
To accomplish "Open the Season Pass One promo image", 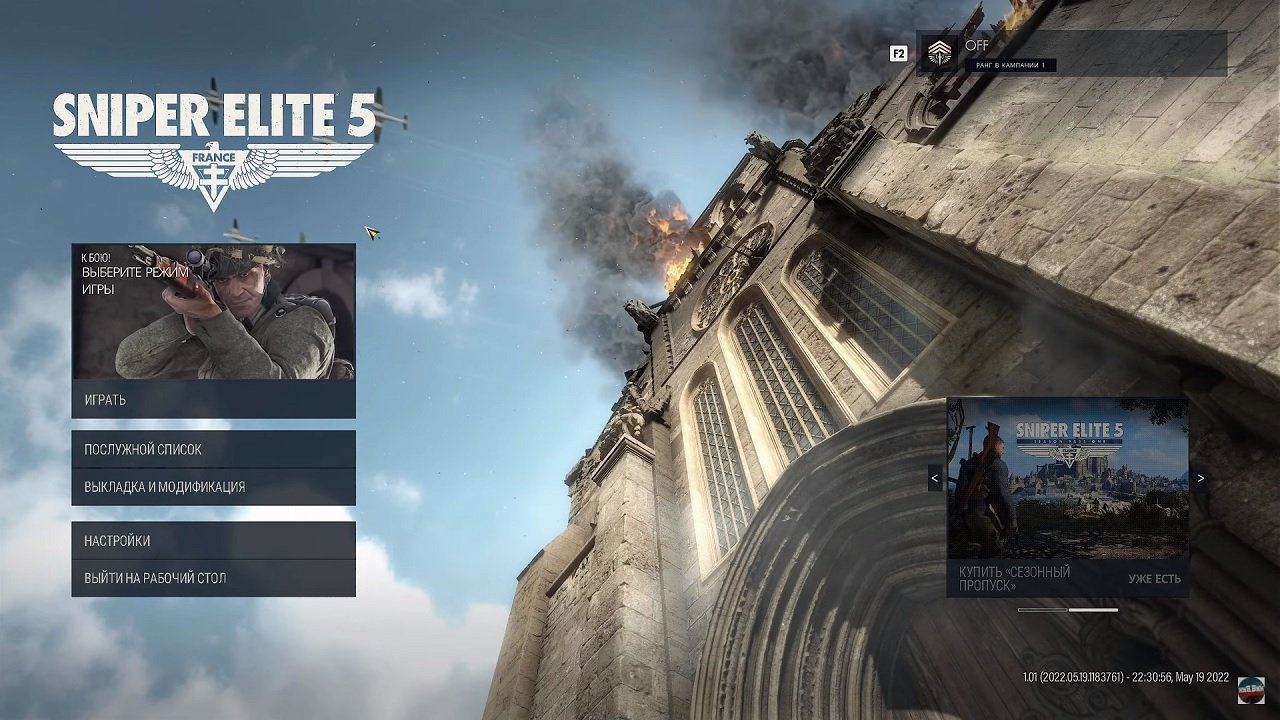I will point(1067,478).
